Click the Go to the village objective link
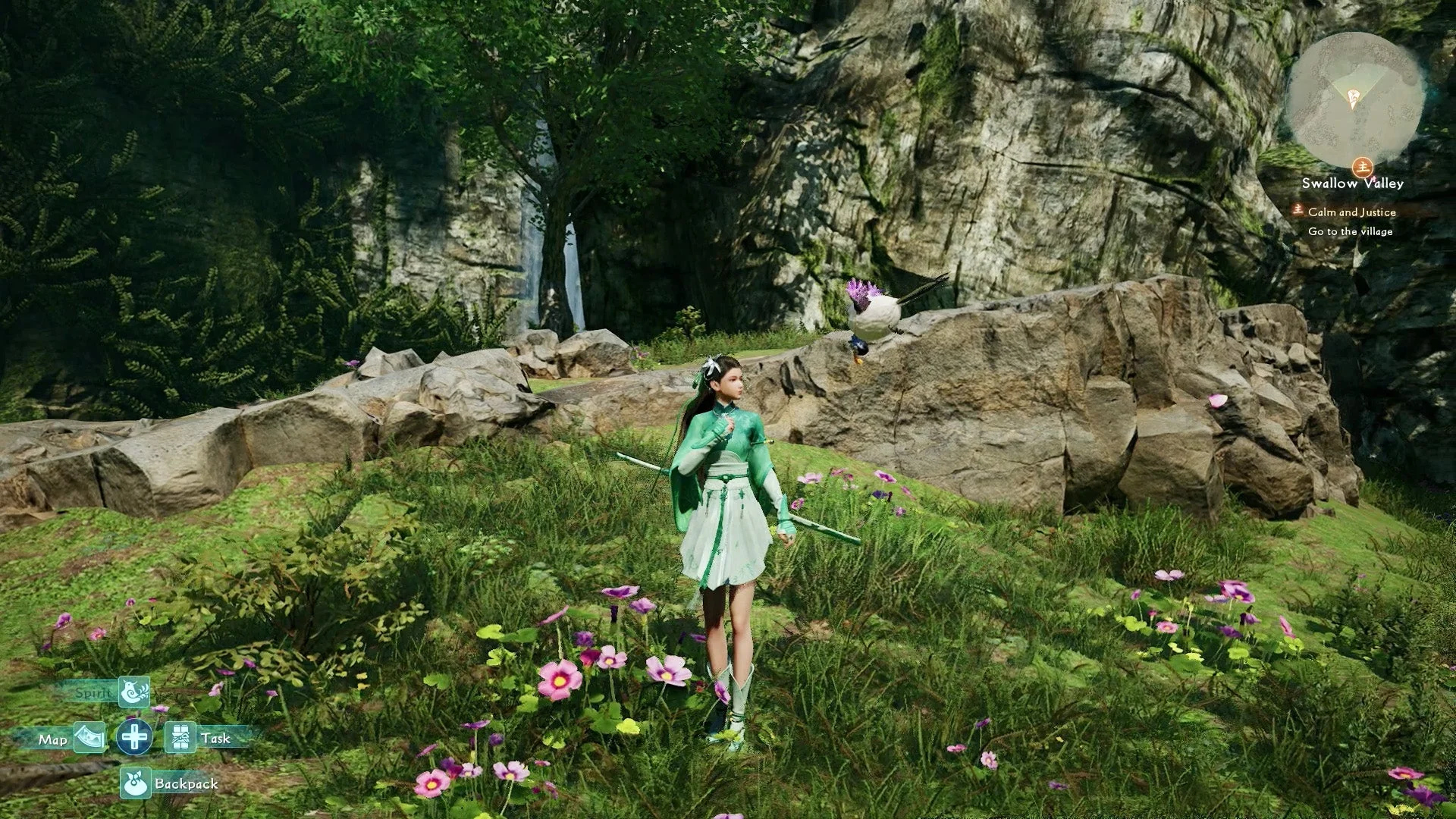The width and height of the screenshot is (1456, 819). point(1351,231)
